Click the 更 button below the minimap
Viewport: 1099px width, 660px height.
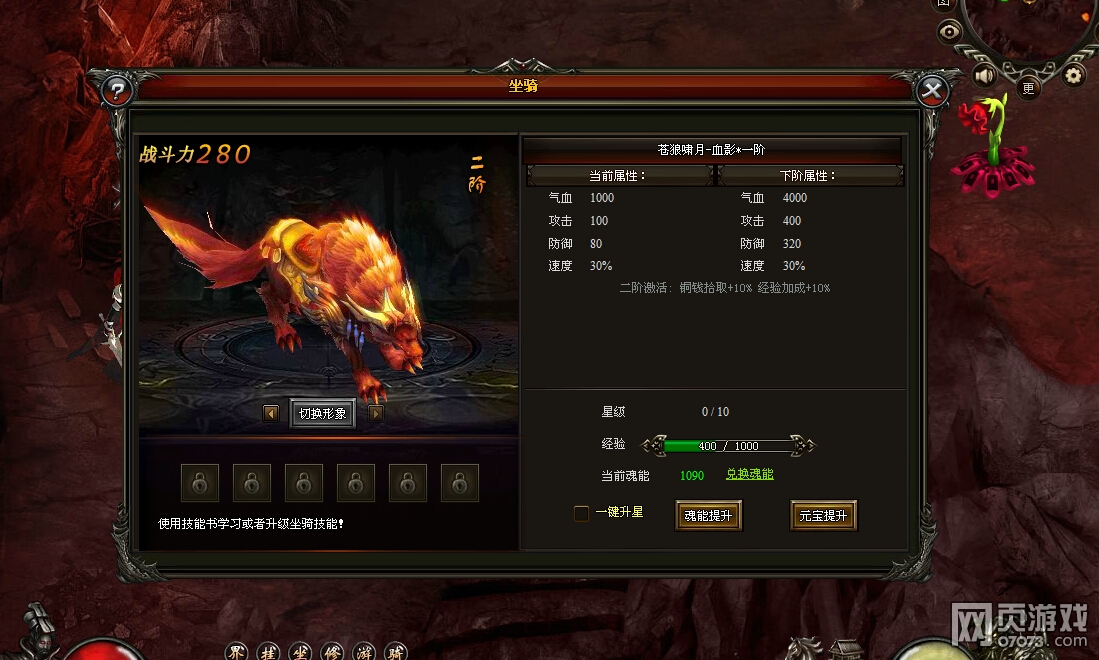(x=1029, y=88)
